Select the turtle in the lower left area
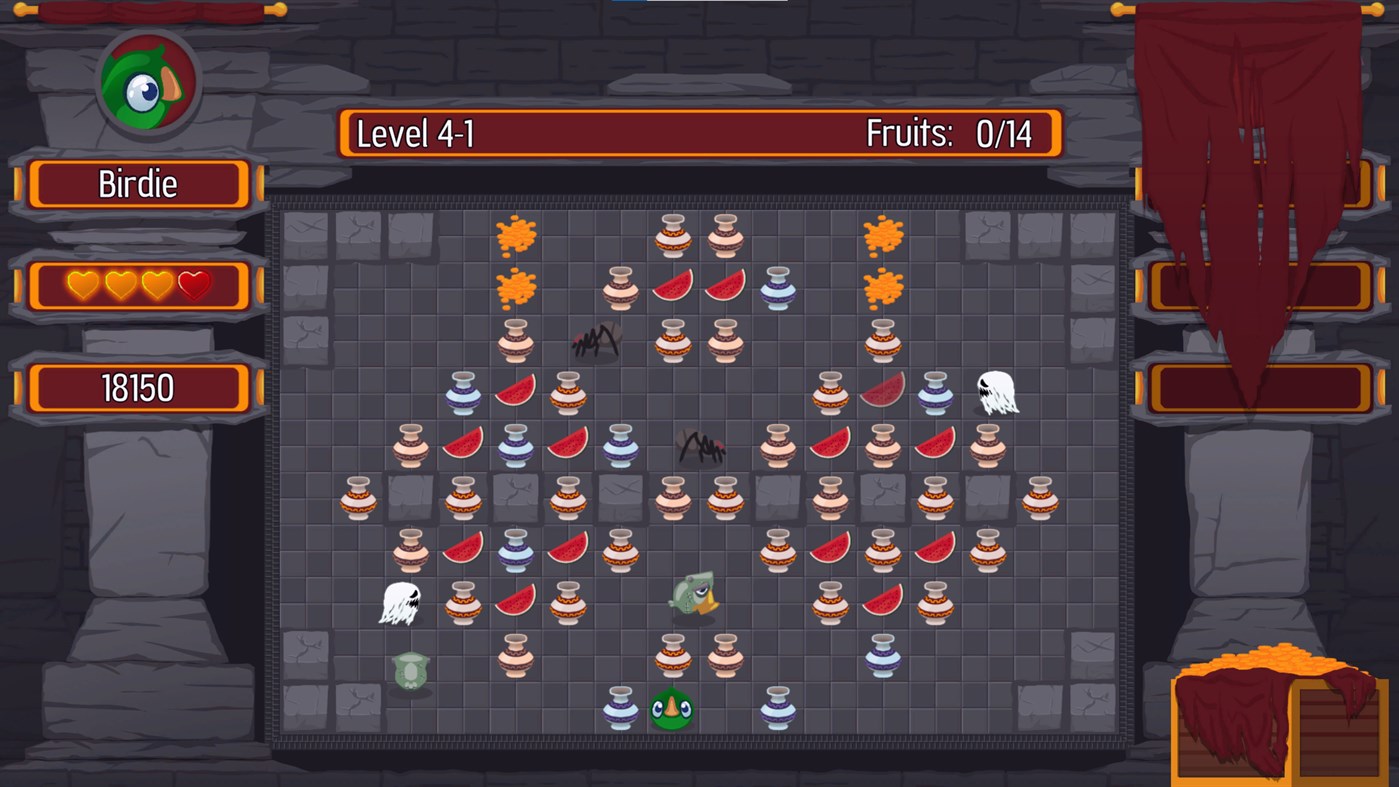The image size is (1399, 787). 411,669
